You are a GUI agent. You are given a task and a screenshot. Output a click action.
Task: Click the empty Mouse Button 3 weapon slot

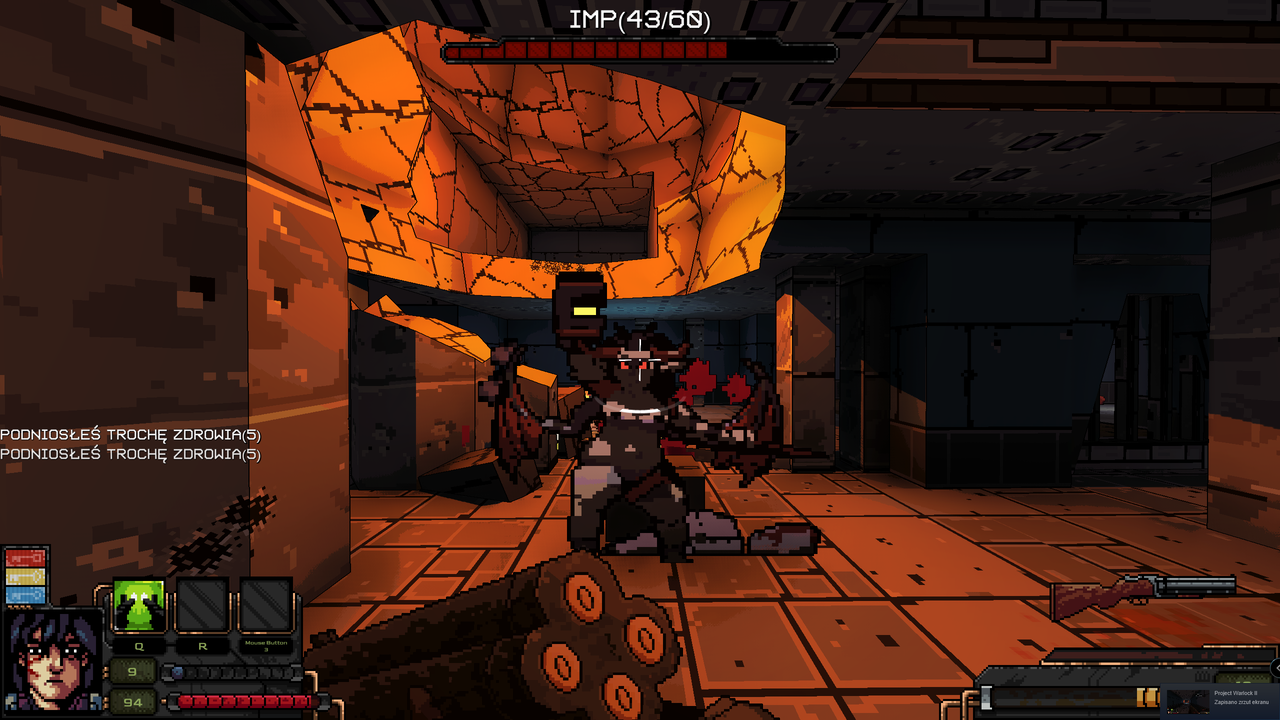coord(265,604)
